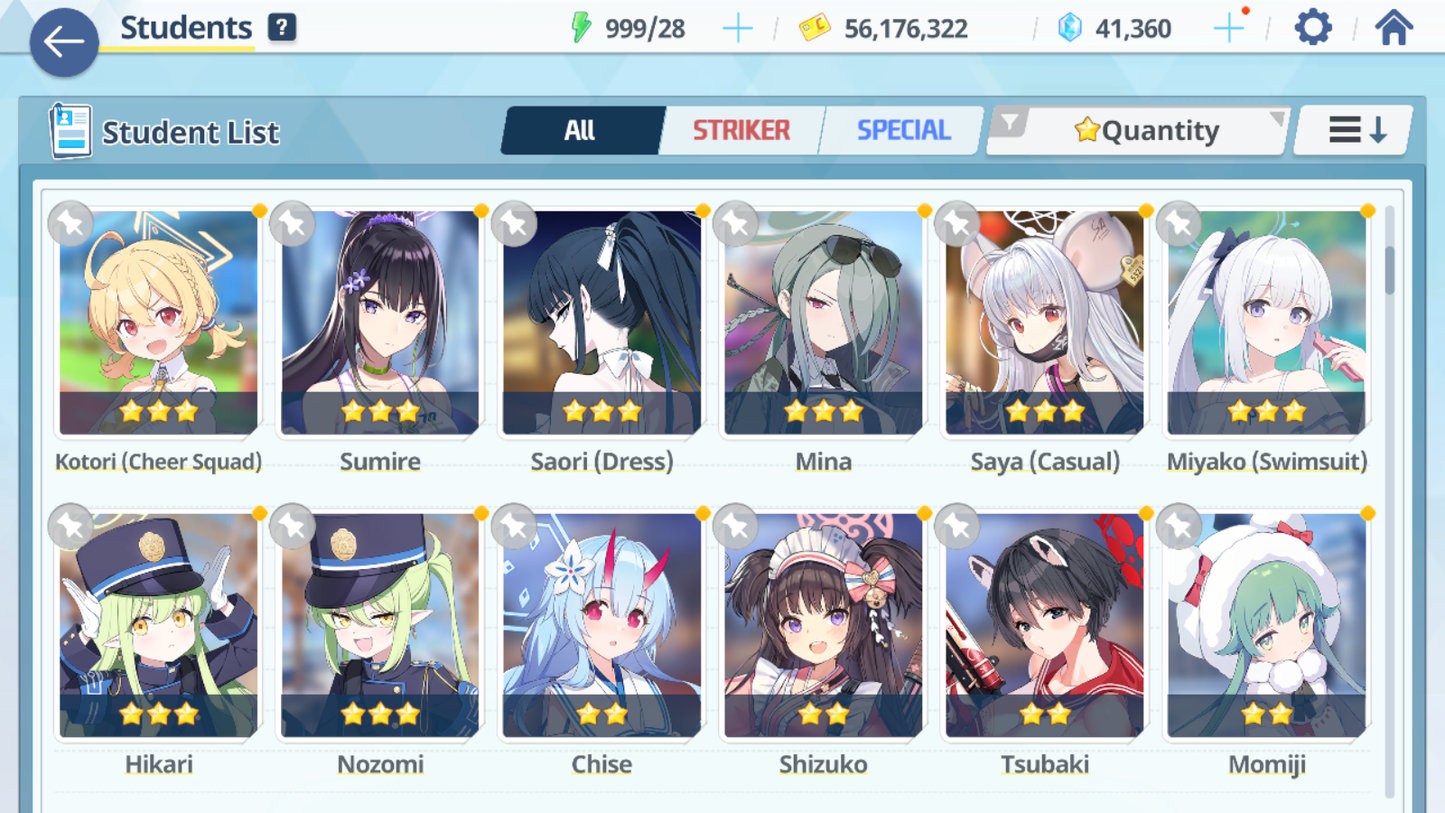This screenshot has height=813, width=1445.
Task: Switch to the SPECIAL tab
Action: [x=903, y=130]
